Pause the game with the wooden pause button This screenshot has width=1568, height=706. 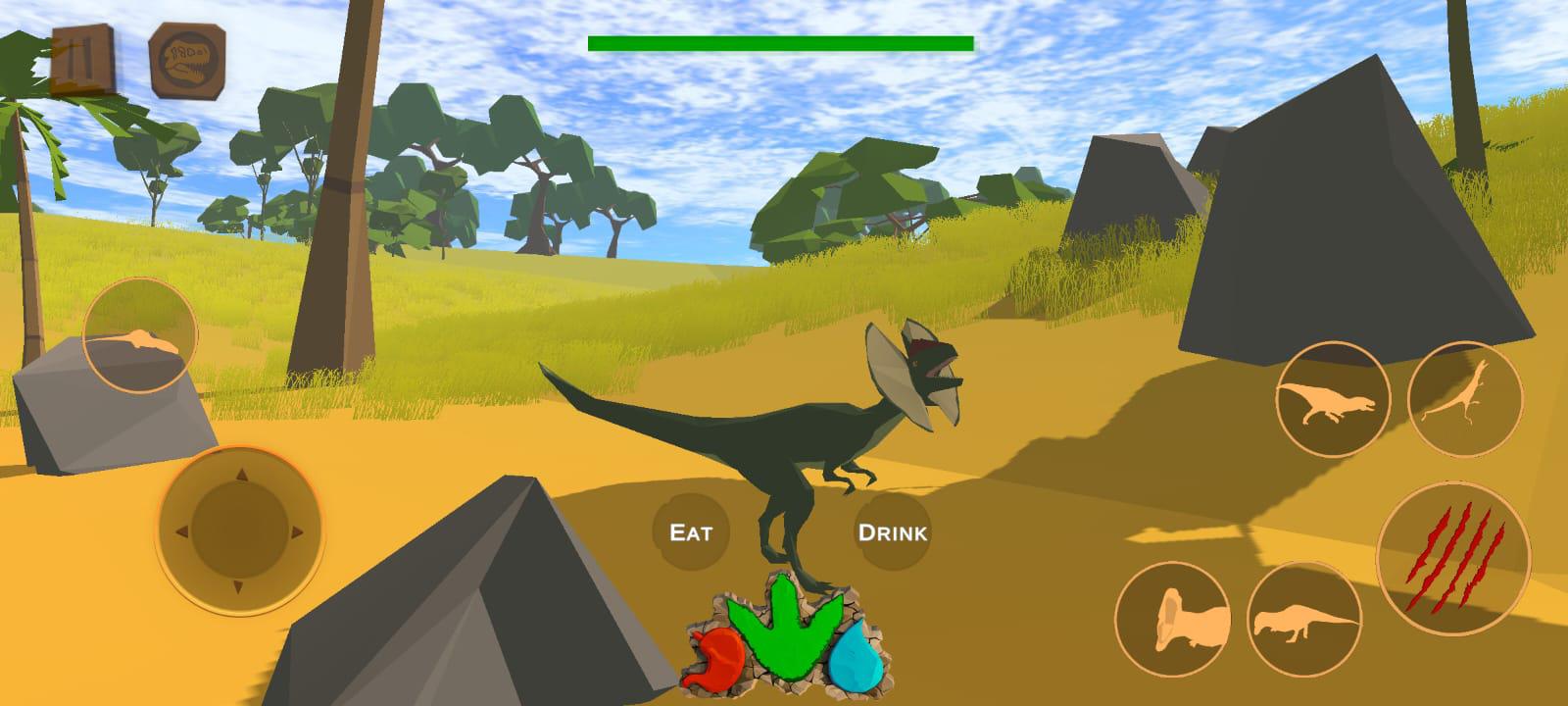pyautogui.click(x=80, y=60)
